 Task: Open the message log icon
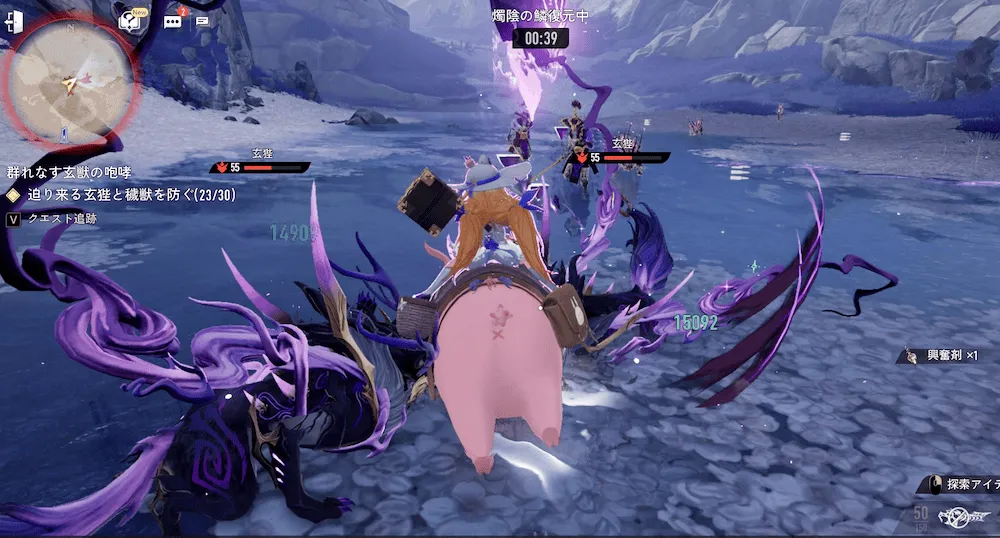(203, 20)
